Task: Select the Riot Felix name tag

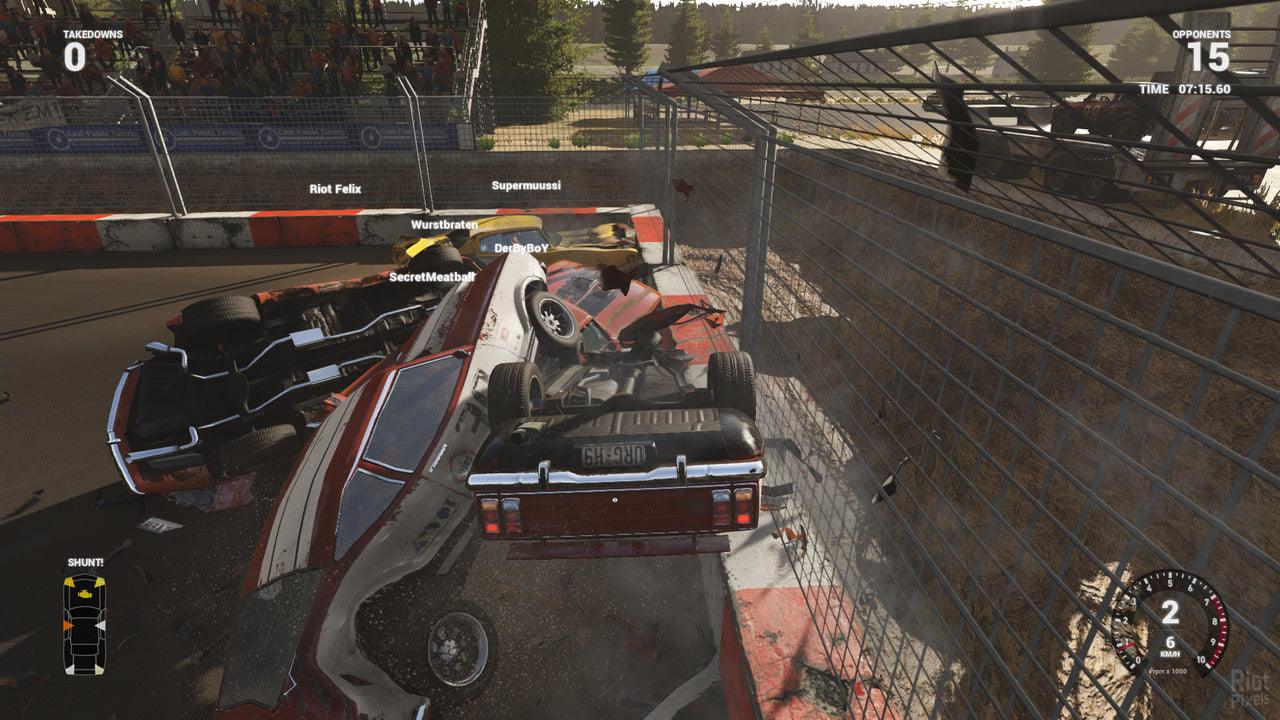Action: 335,189
